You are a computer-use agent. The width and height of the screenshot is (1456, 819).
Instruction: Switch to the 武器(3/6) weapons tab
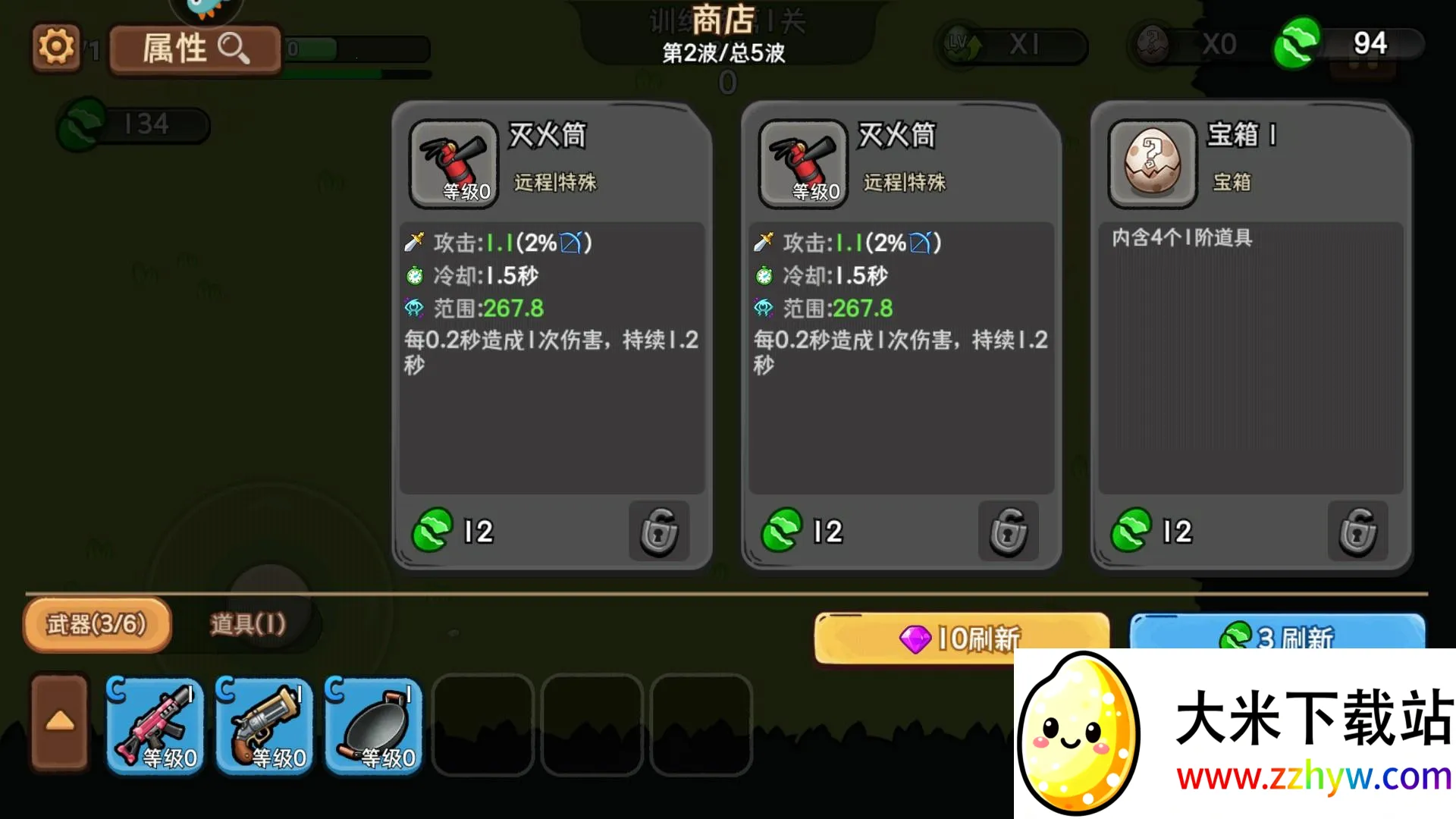[x=97, y=624]
